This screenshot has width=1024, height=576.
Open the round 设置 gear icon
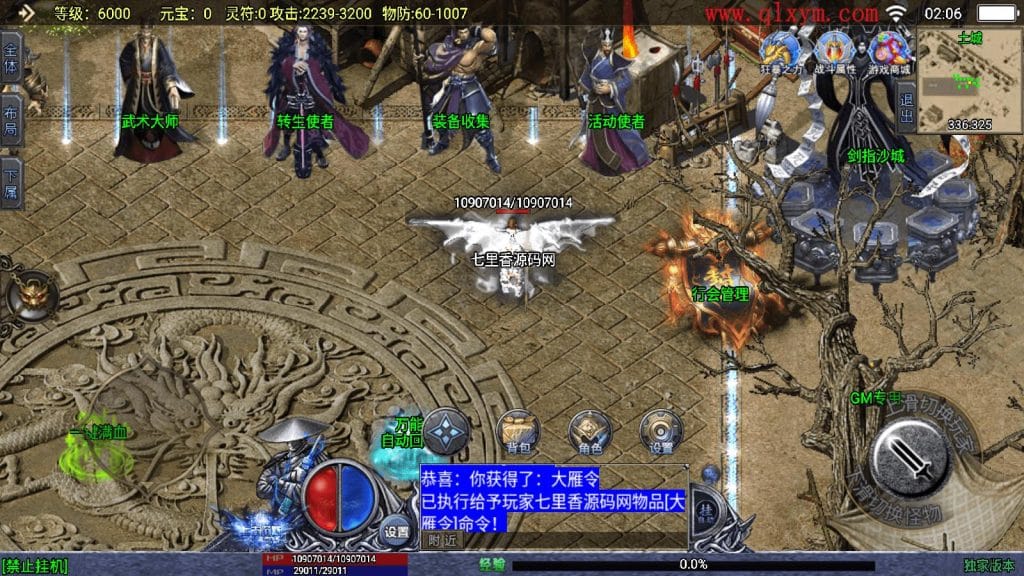(661, 430)
